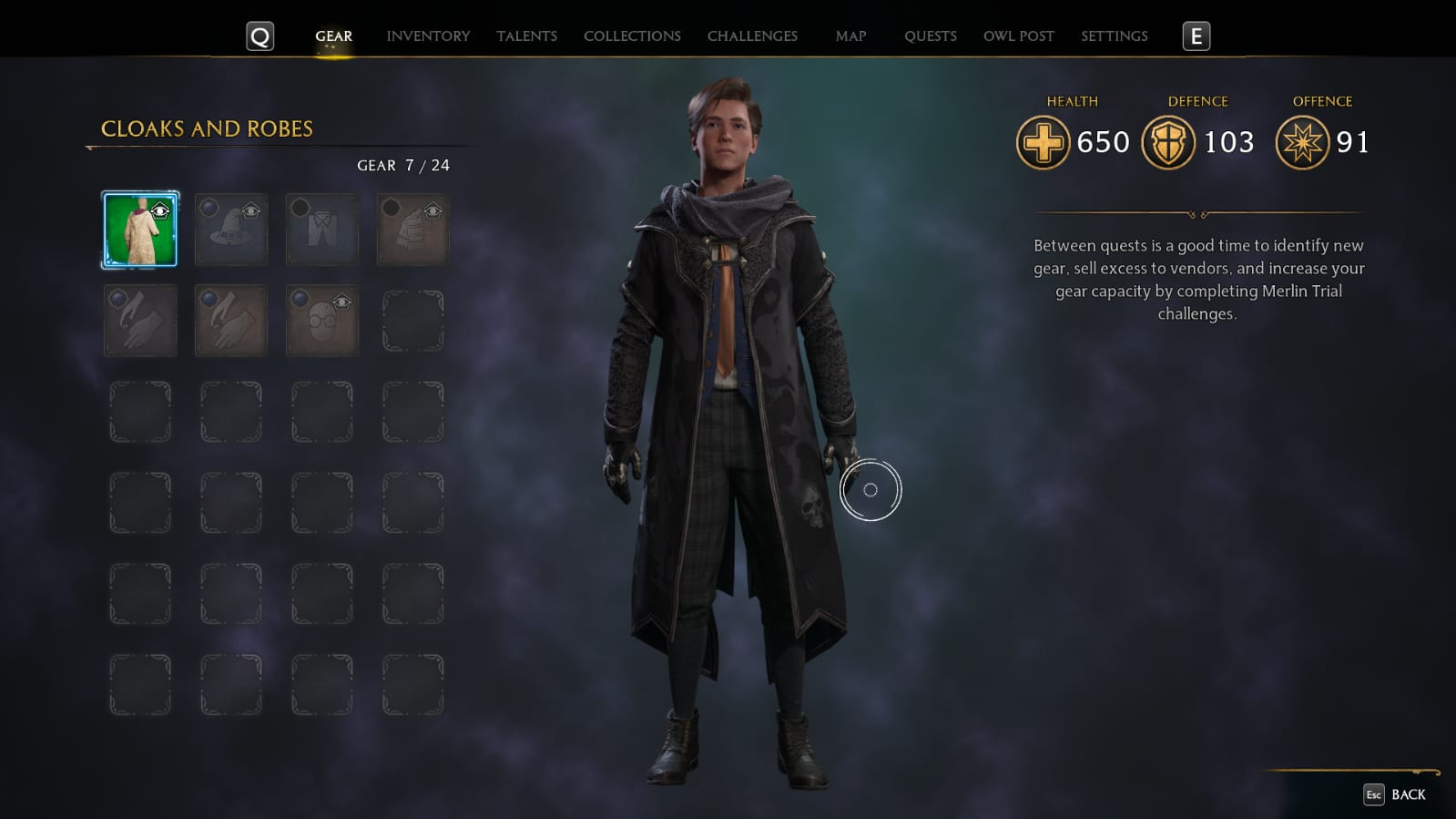1456x819 pixels.
Task: Select the Gear tab
Action: (333, 36)
